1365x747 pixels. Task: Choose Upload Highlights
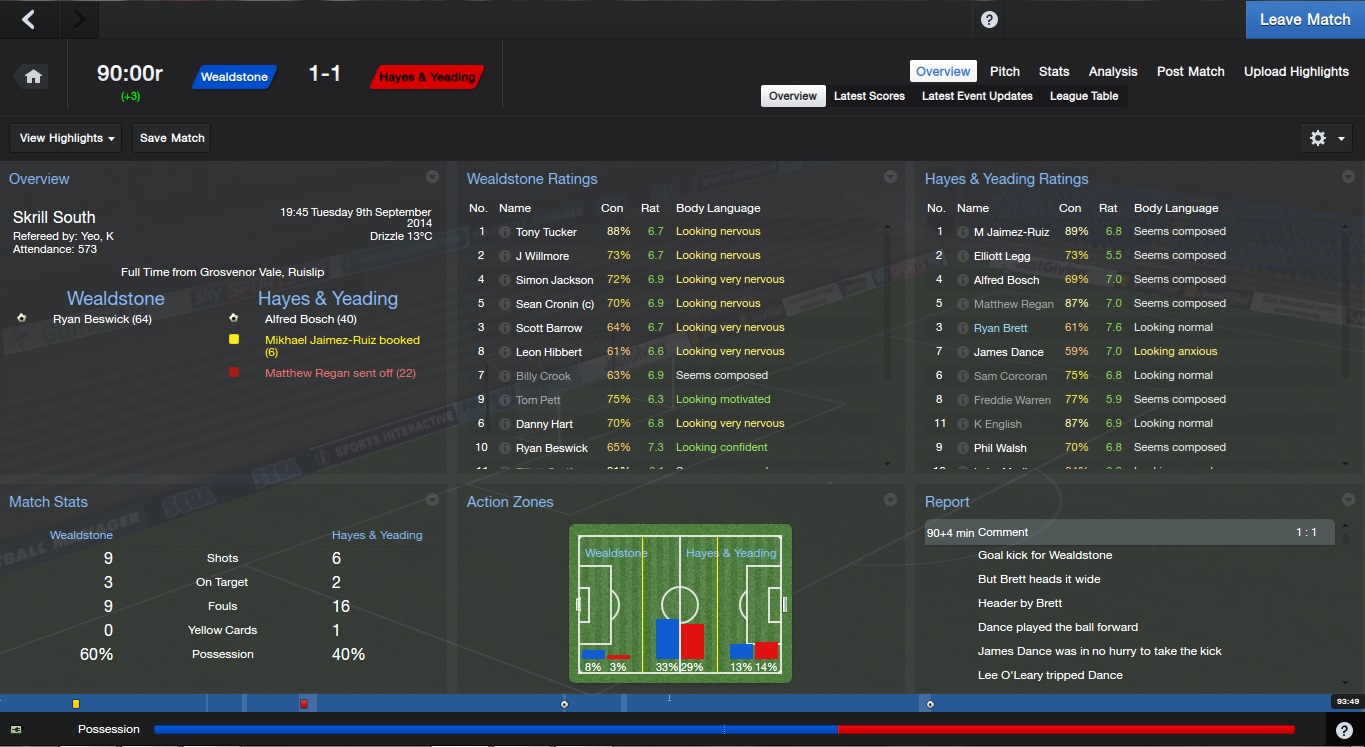[1295, 71]
